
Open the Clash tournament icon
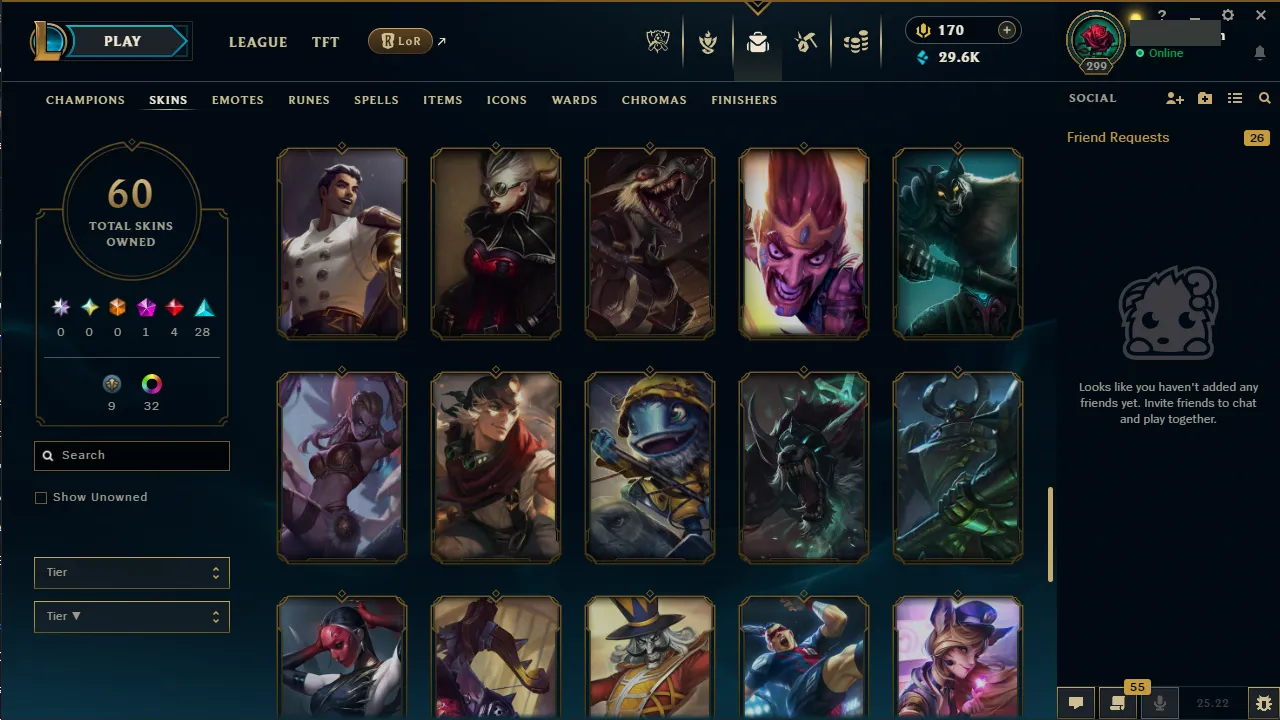click(x=708, y=41)
